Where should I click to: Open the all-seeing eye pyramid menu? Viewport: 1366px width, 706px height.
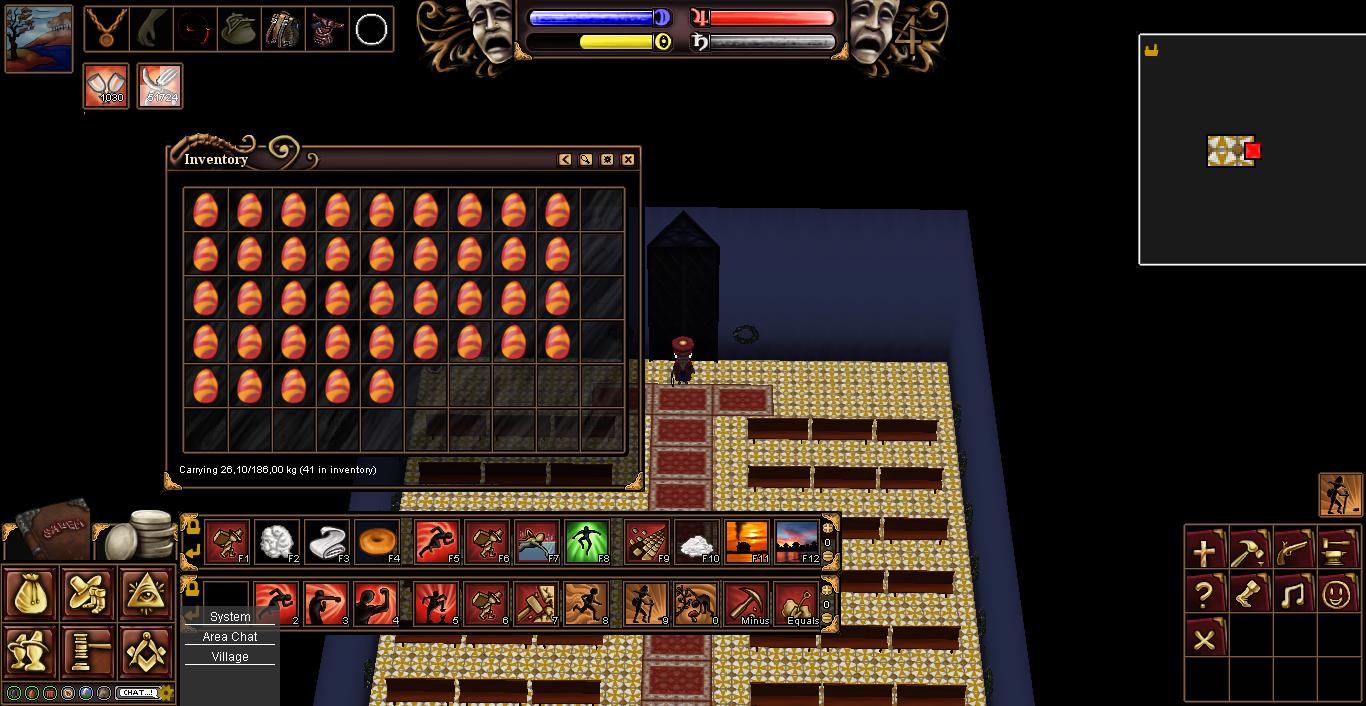[147, 594]
